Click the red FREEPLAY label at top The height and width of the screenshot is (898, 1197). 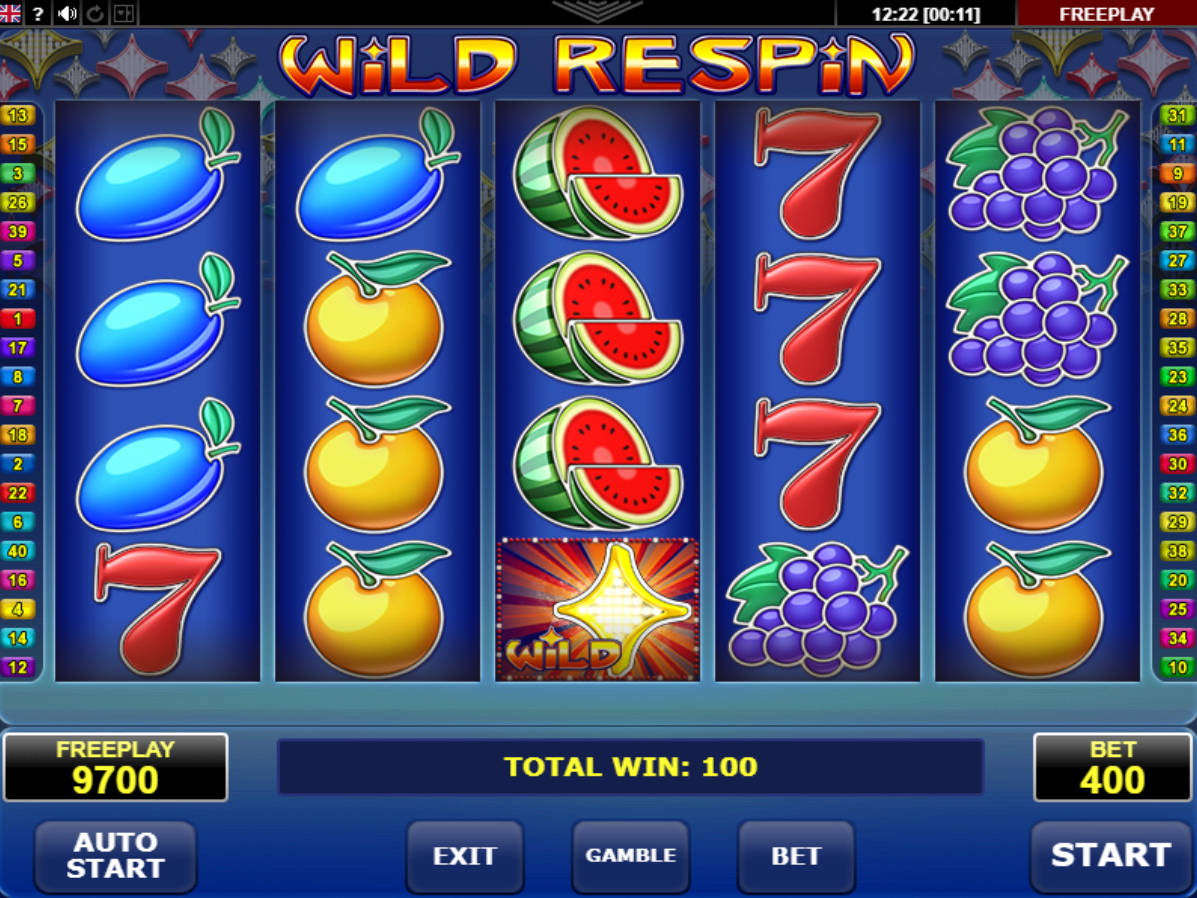click(1106, 14)
